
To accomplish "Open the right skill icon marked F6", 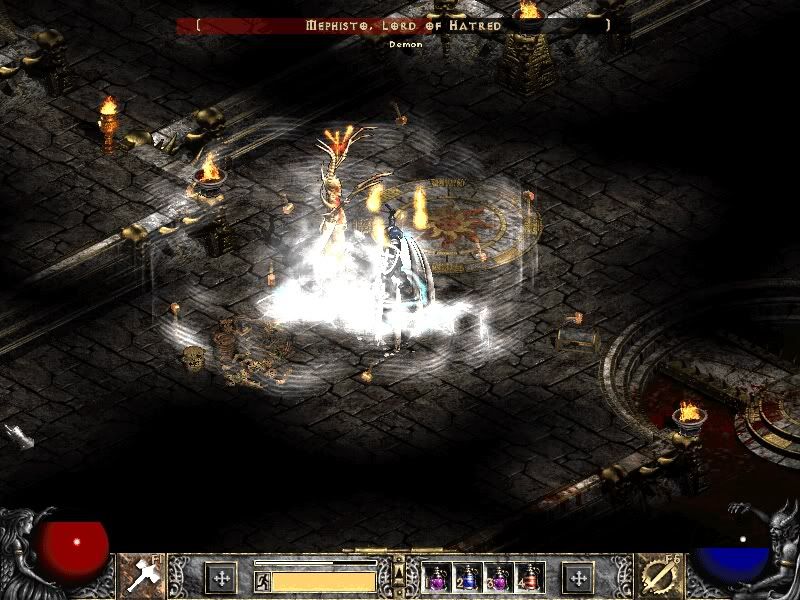I will tap(659, 575).
